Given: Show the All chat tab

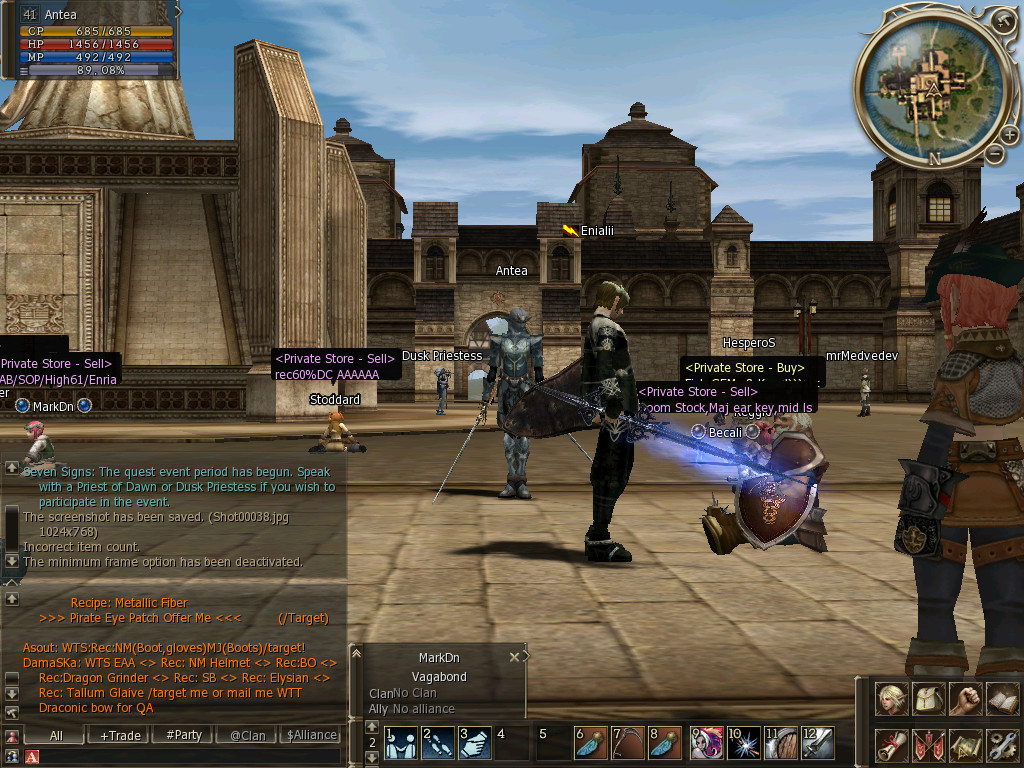Looking at the screenshot, I should click(x=56, y=735).
